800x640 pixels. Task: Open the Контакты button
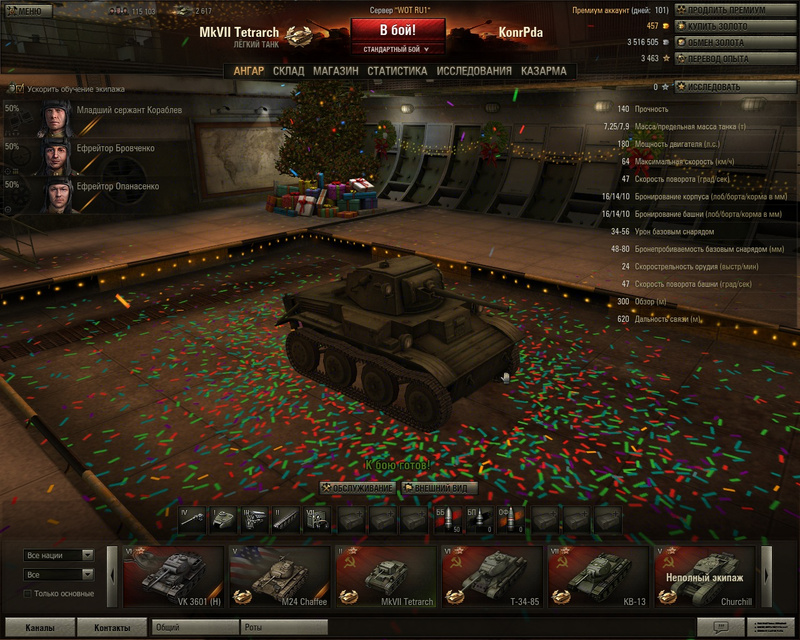tap(112, 628)
